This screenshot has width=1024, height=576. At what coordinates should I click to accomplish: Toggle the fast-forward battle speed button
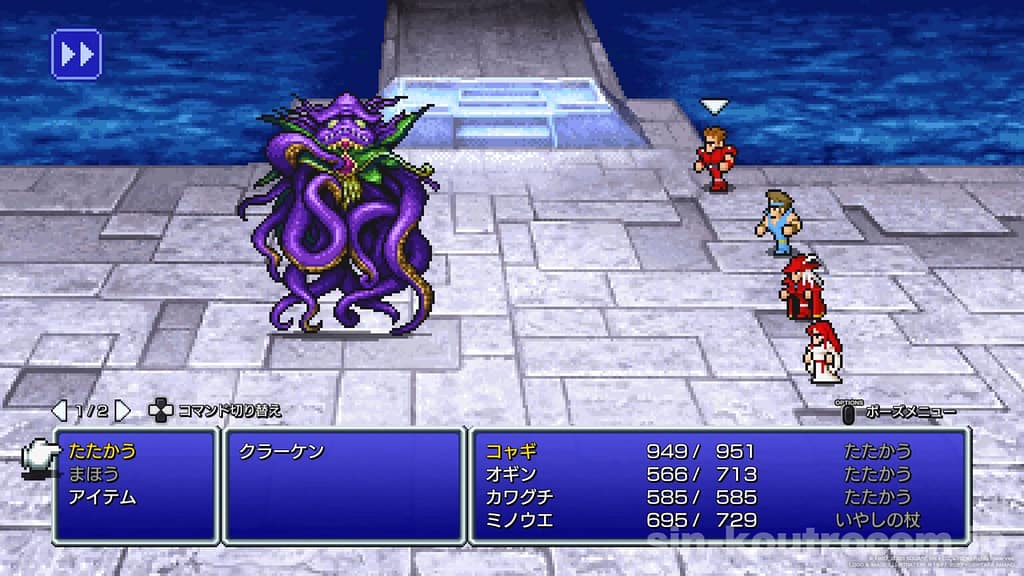click(x=76, y=53)
